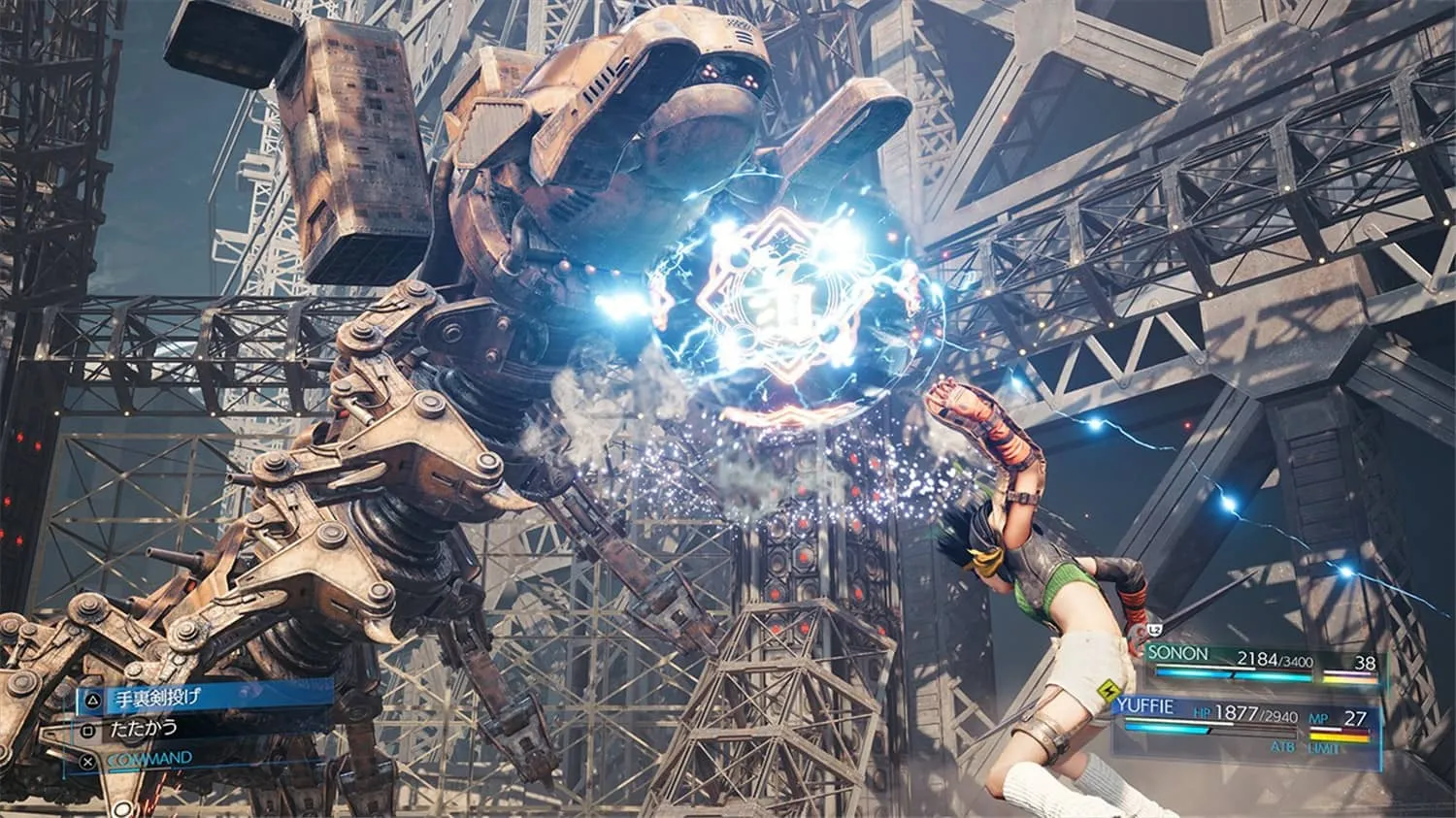The height and width of the screenshot is (818, 1456).
Task: Click the triangle button prompt icon
Action: click(93, 698)
